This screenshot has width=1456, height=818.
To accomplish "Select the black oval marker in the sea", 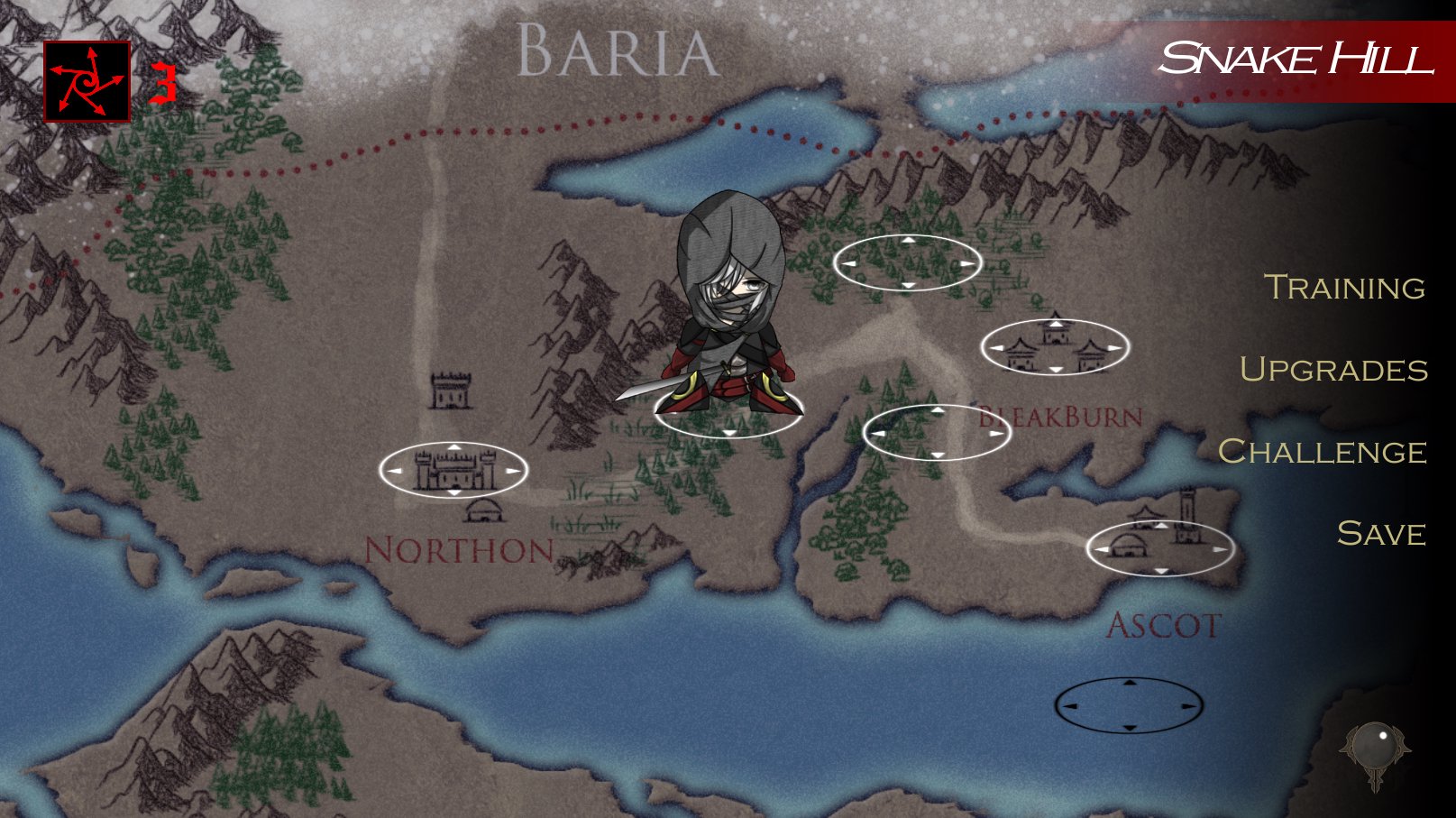I will click(1129, 705).
